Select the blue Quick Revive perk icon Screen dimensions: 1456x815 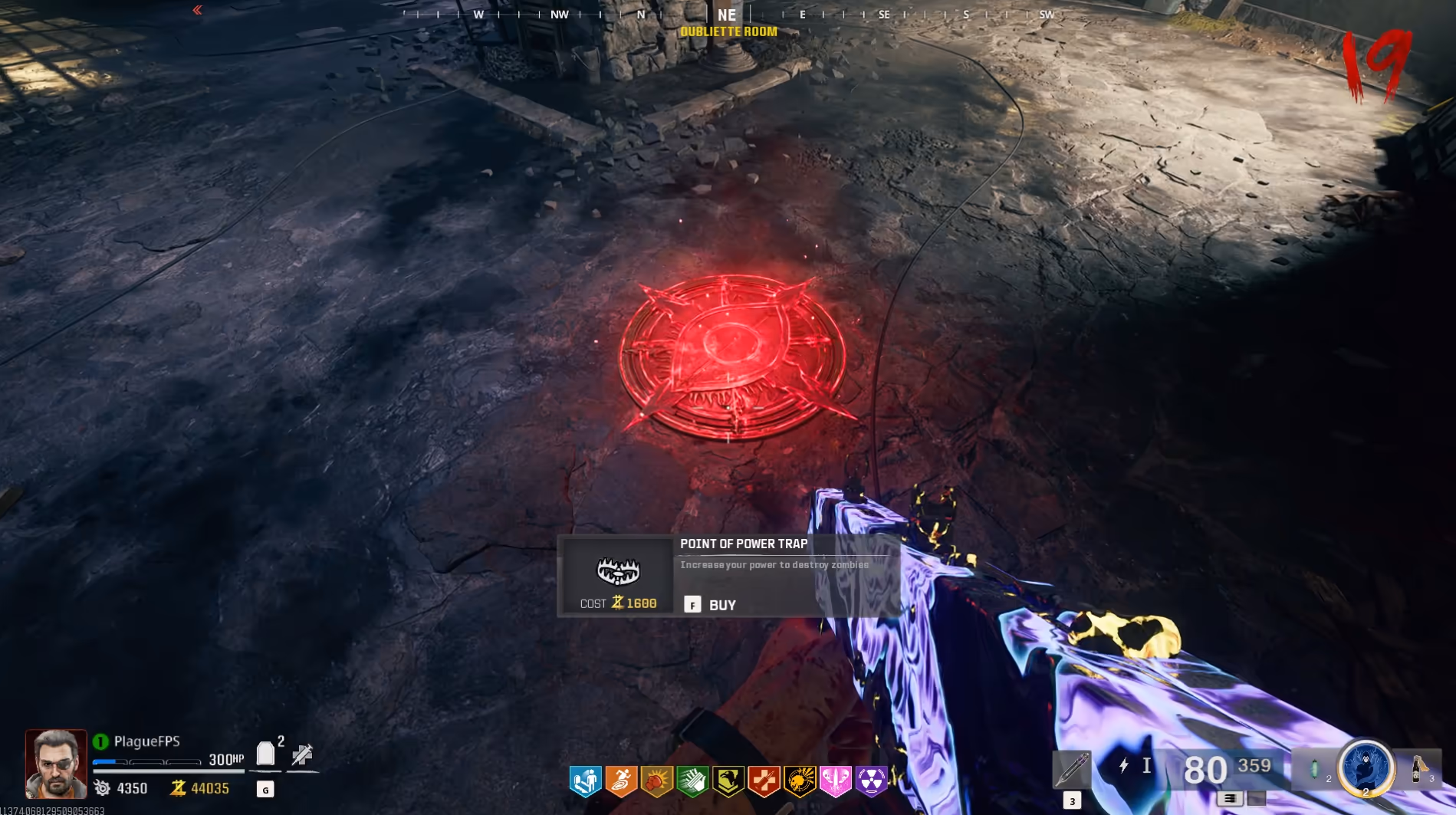pyautogui.click(x=585, y=781)
